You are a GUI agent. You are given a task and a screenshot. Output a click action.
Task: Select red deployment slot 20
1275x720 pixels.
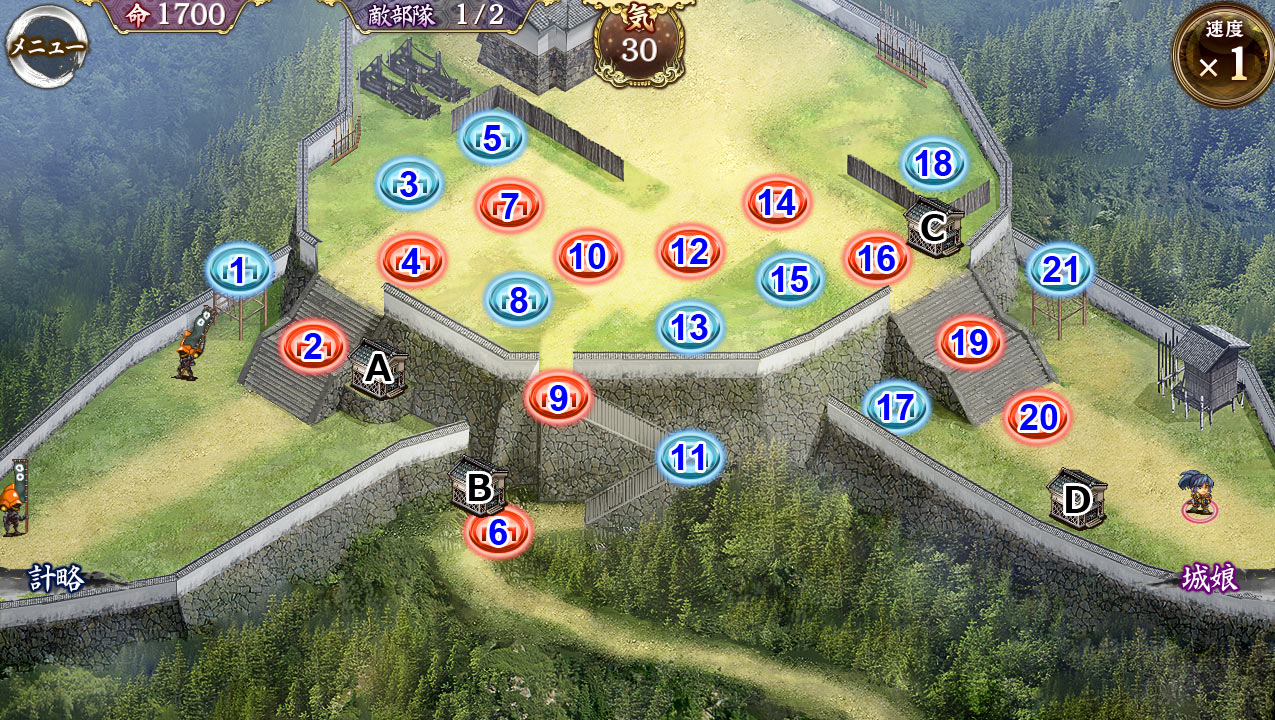[x=1038, y=418]
